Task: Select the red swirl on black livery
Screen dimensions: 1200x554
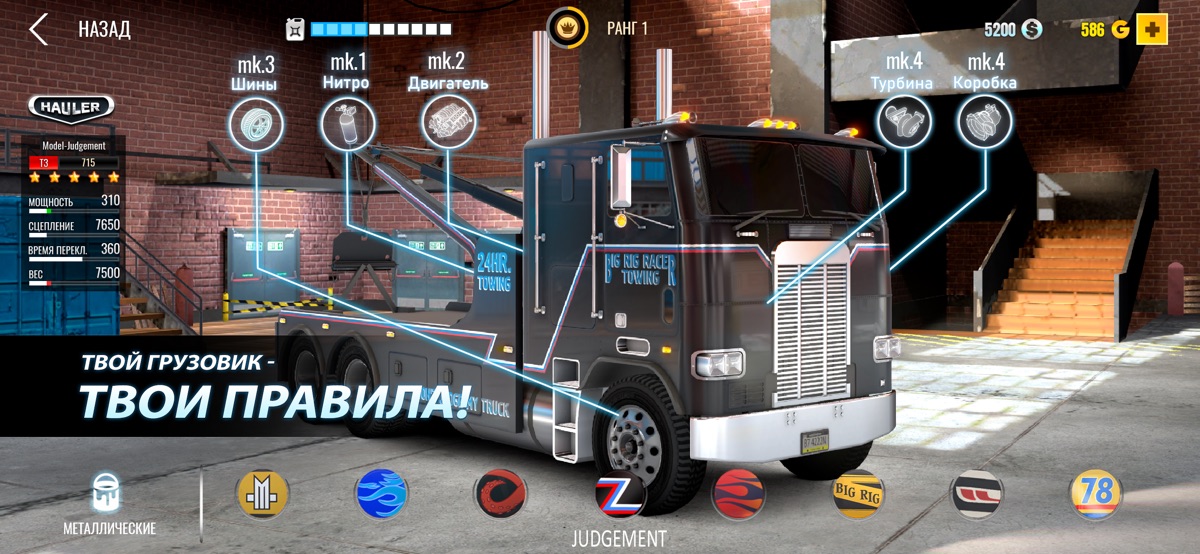Action: coord(500,493)
